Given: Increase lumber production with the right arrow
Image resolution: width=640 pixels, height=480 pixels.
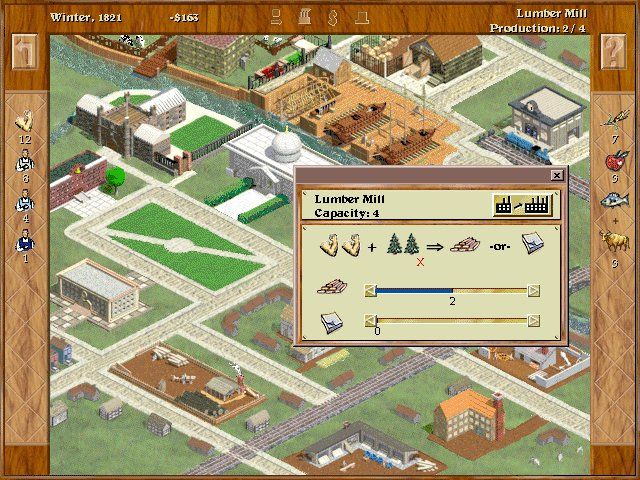Looking at the screenshot, I should click(x=534, y=291).
